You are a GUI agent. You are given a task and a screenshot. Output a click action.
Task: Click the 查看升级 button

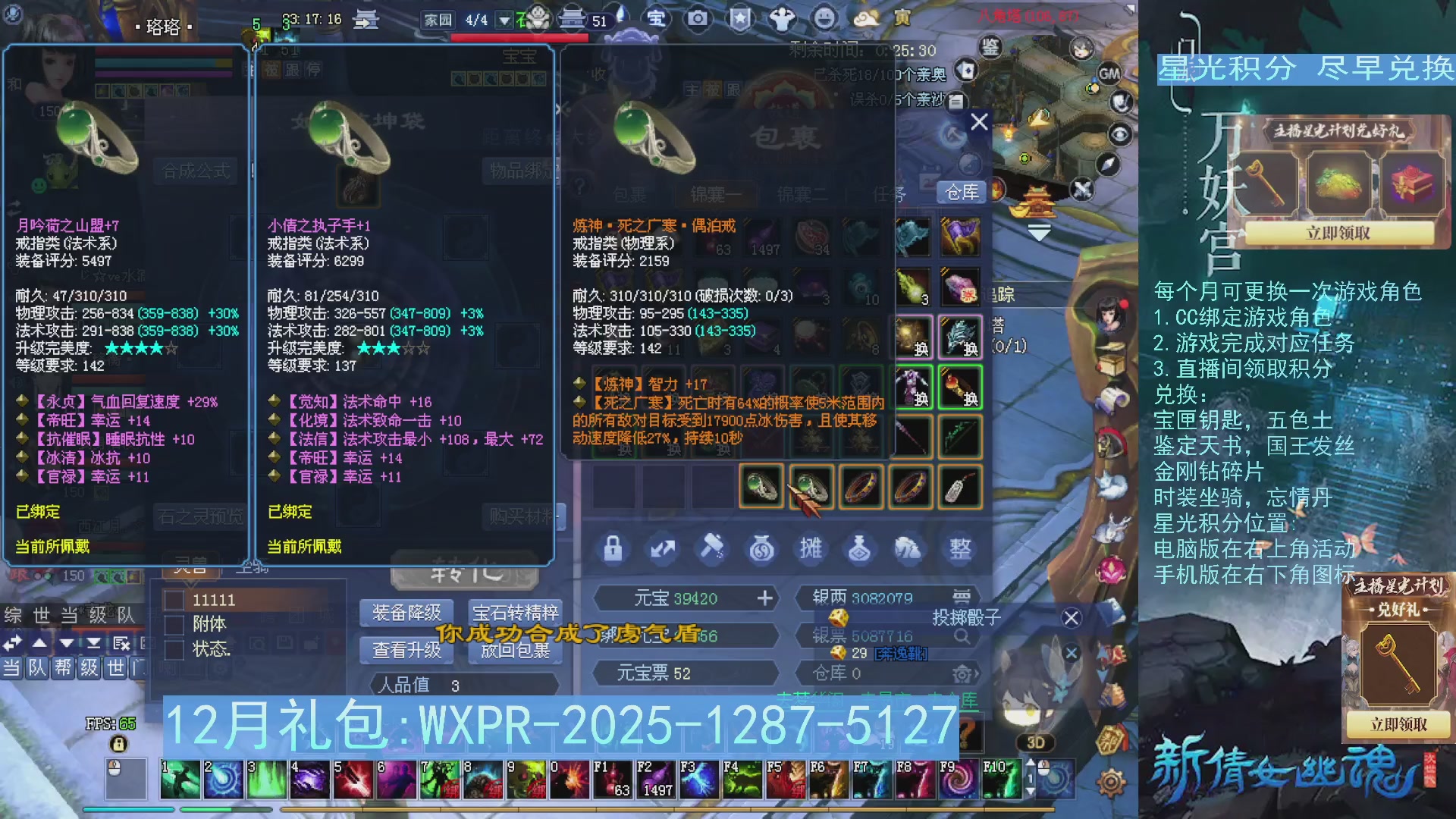coord(405,650)
